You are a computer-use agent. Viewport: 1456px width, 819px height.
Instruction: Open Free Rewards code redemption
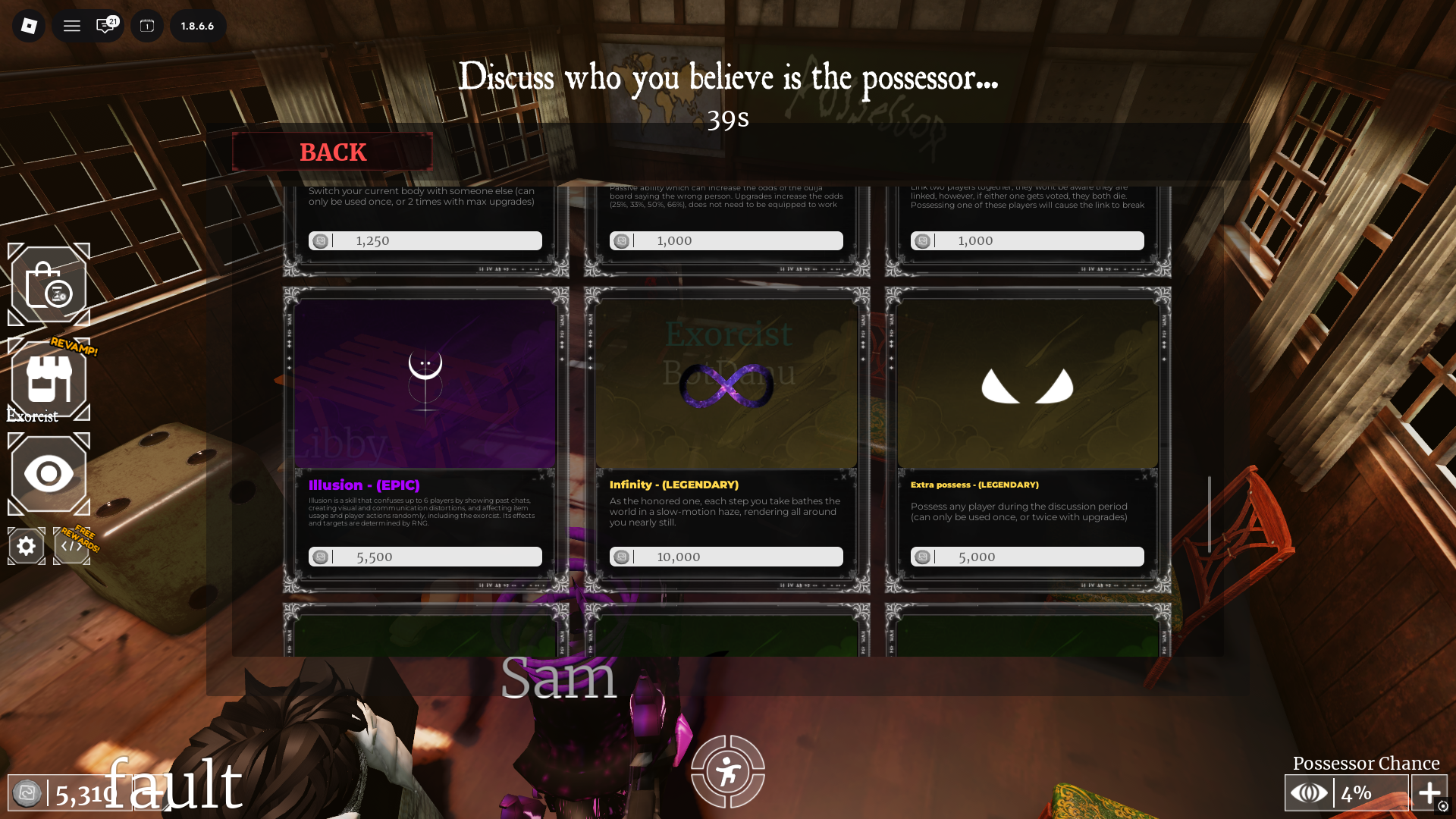click(71, 545)
